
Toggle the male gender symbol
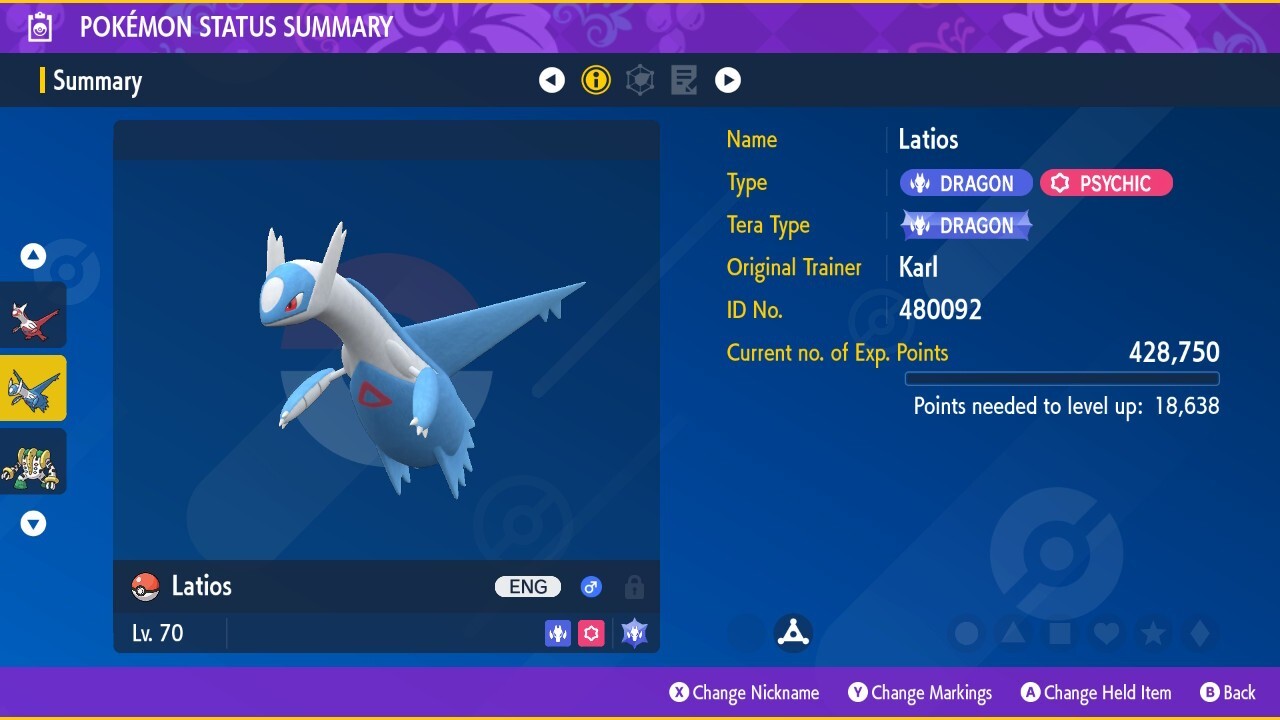click(591, 587)
